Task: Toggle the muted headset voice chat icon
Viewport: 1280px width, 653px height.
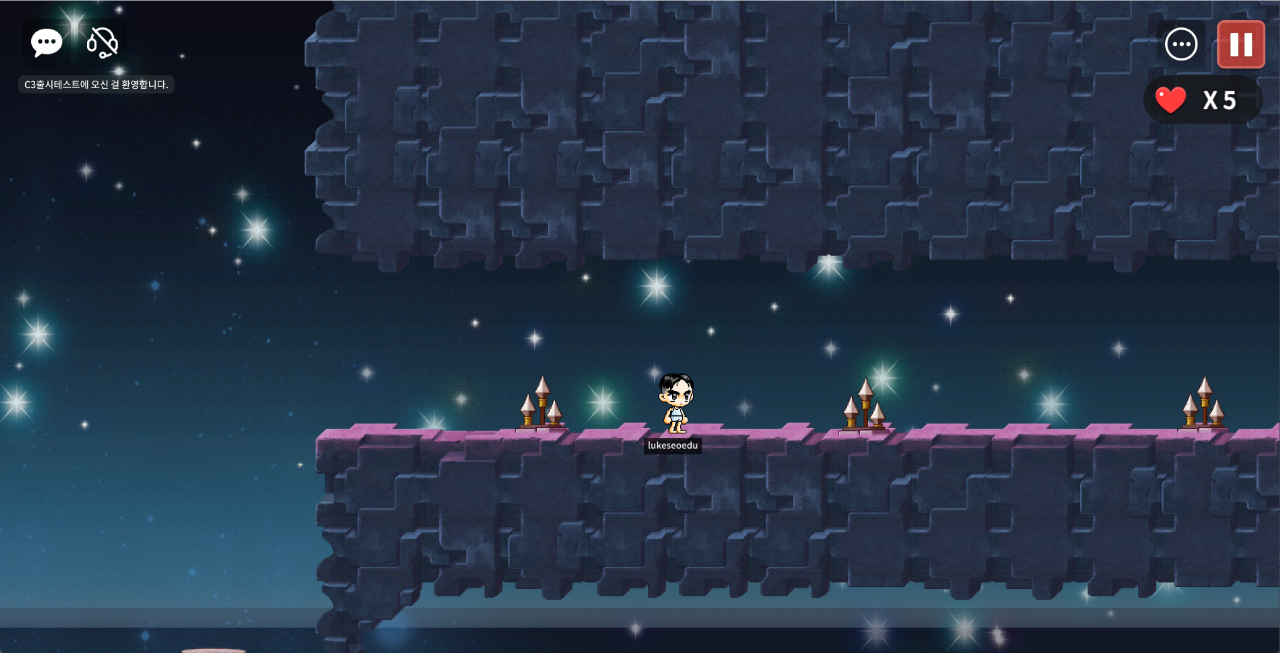Action: point(102,42)
